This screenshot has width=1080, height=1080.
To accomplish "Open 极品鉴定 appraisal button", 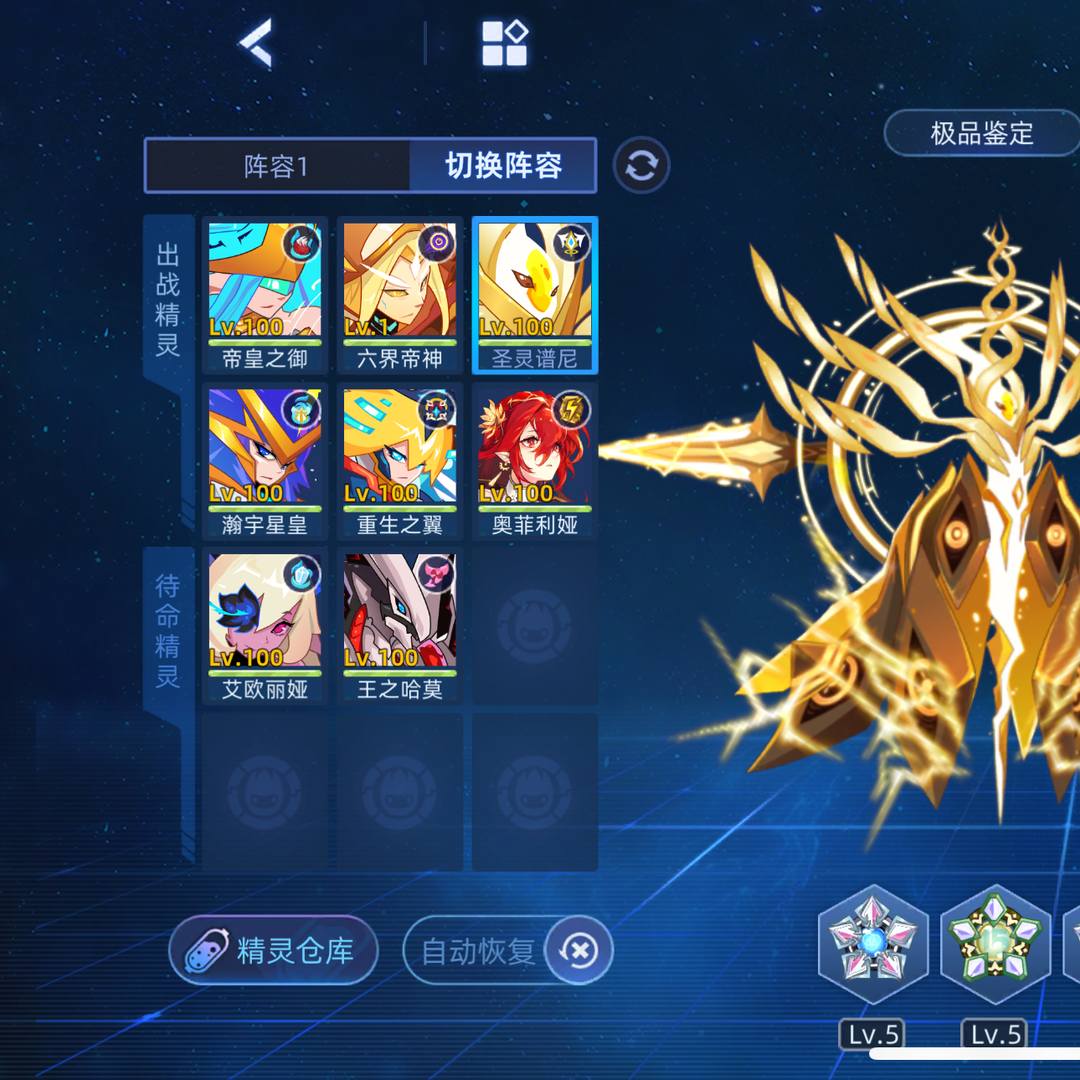I will point(981,133).
